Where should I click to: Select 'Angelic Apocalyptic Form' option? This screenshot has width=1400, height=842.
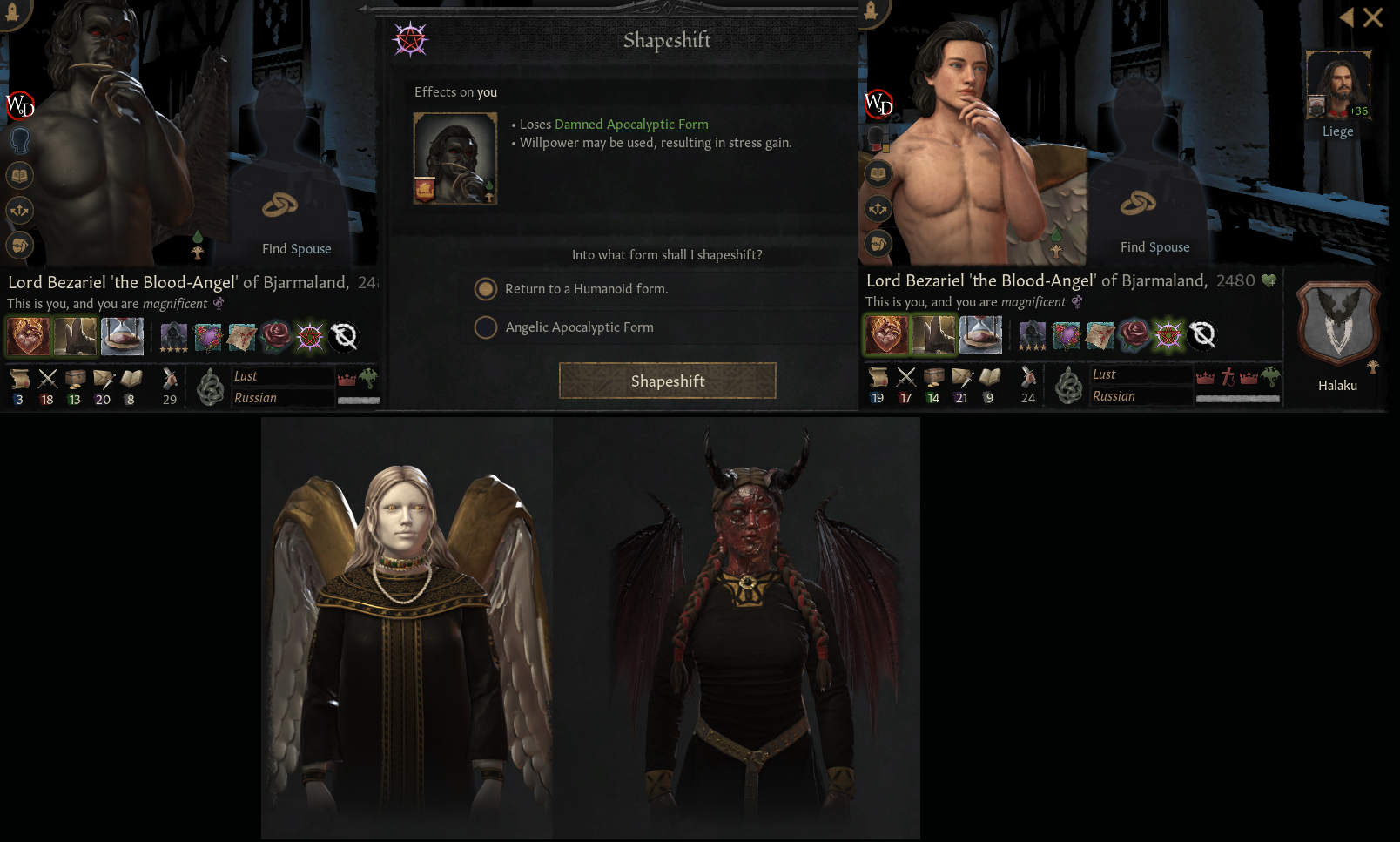(486, 327)
